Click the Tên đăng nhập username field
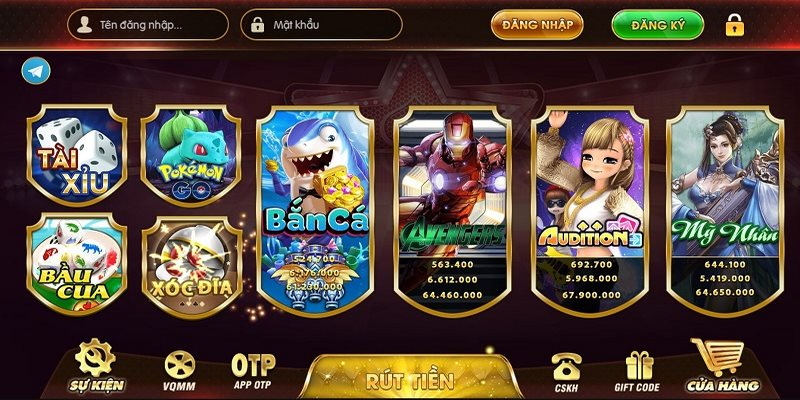 (150, 24)
